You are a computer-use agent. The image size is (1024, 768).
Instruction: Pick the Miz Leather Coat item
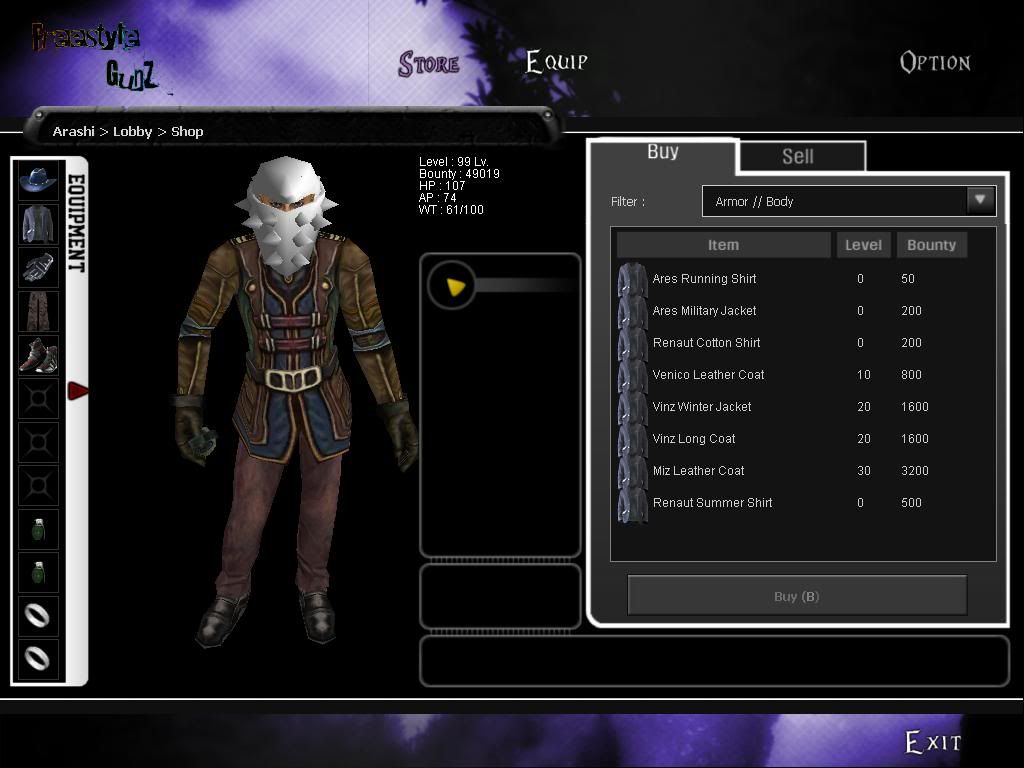click(x=698, y=471)
